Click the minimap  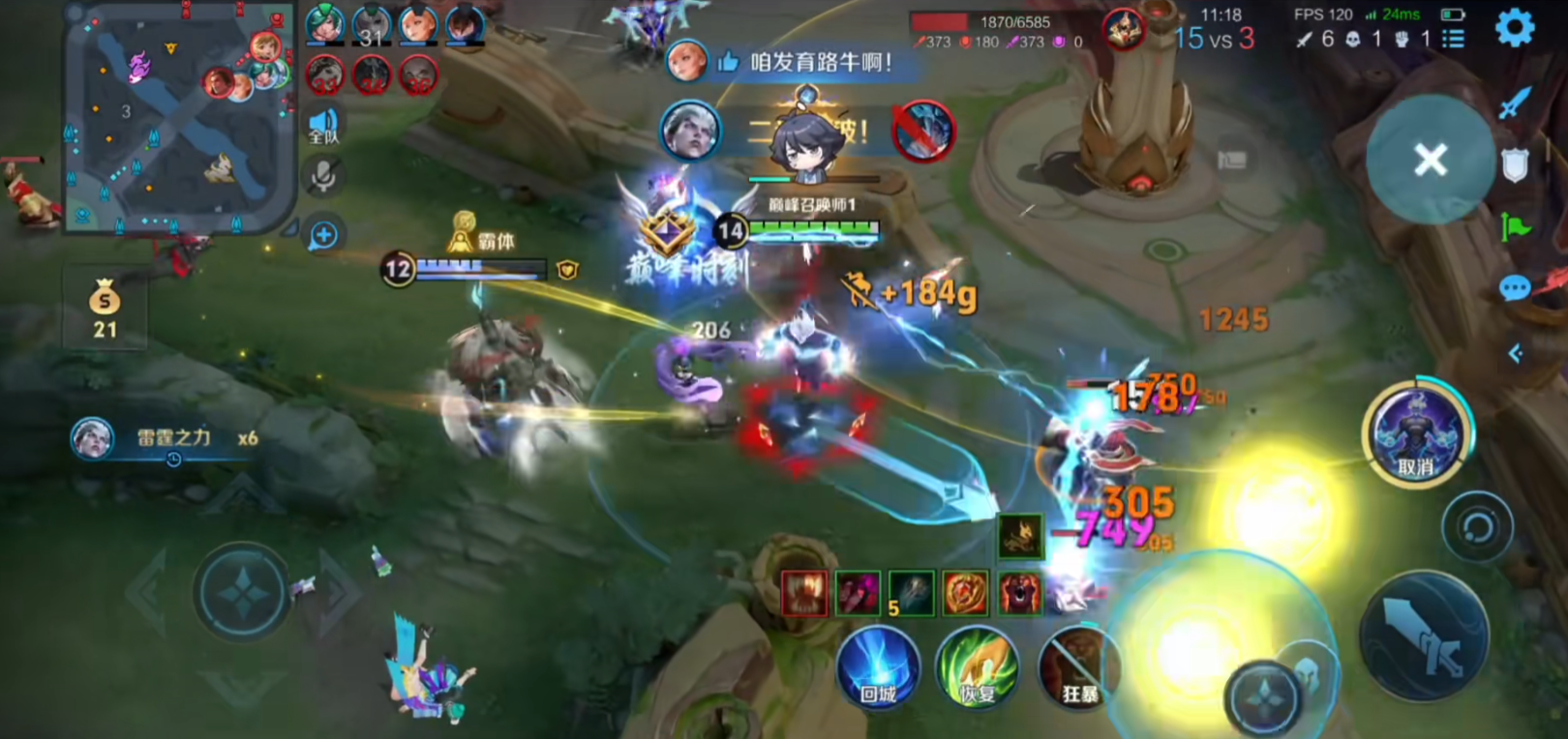click(x=179, y=116)
